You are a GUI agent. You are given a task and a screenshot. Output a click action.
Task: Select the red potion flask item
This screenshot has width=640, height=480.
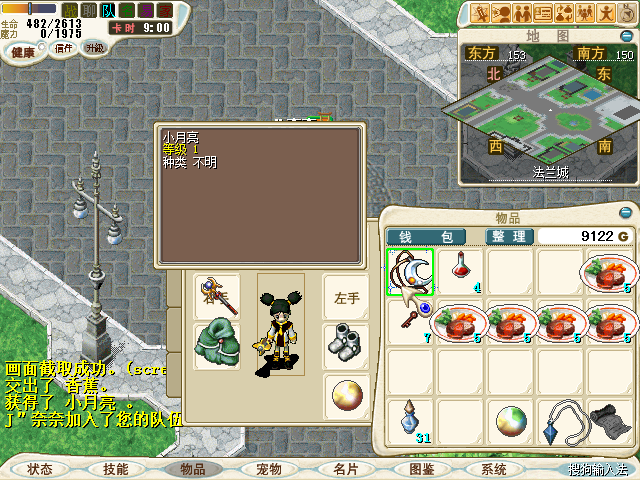[462, 270]
